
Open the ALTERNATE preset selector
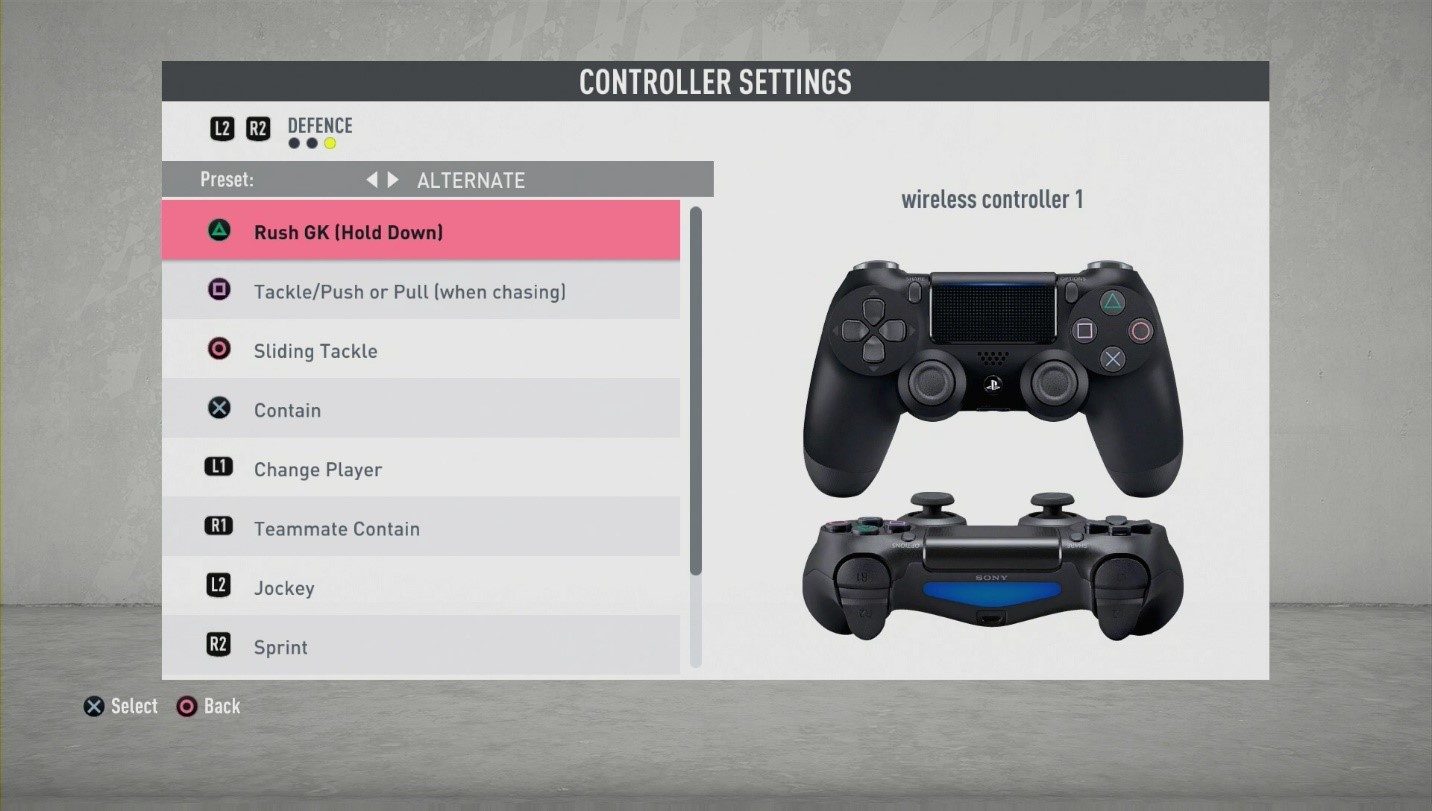[x=471, y=180]
